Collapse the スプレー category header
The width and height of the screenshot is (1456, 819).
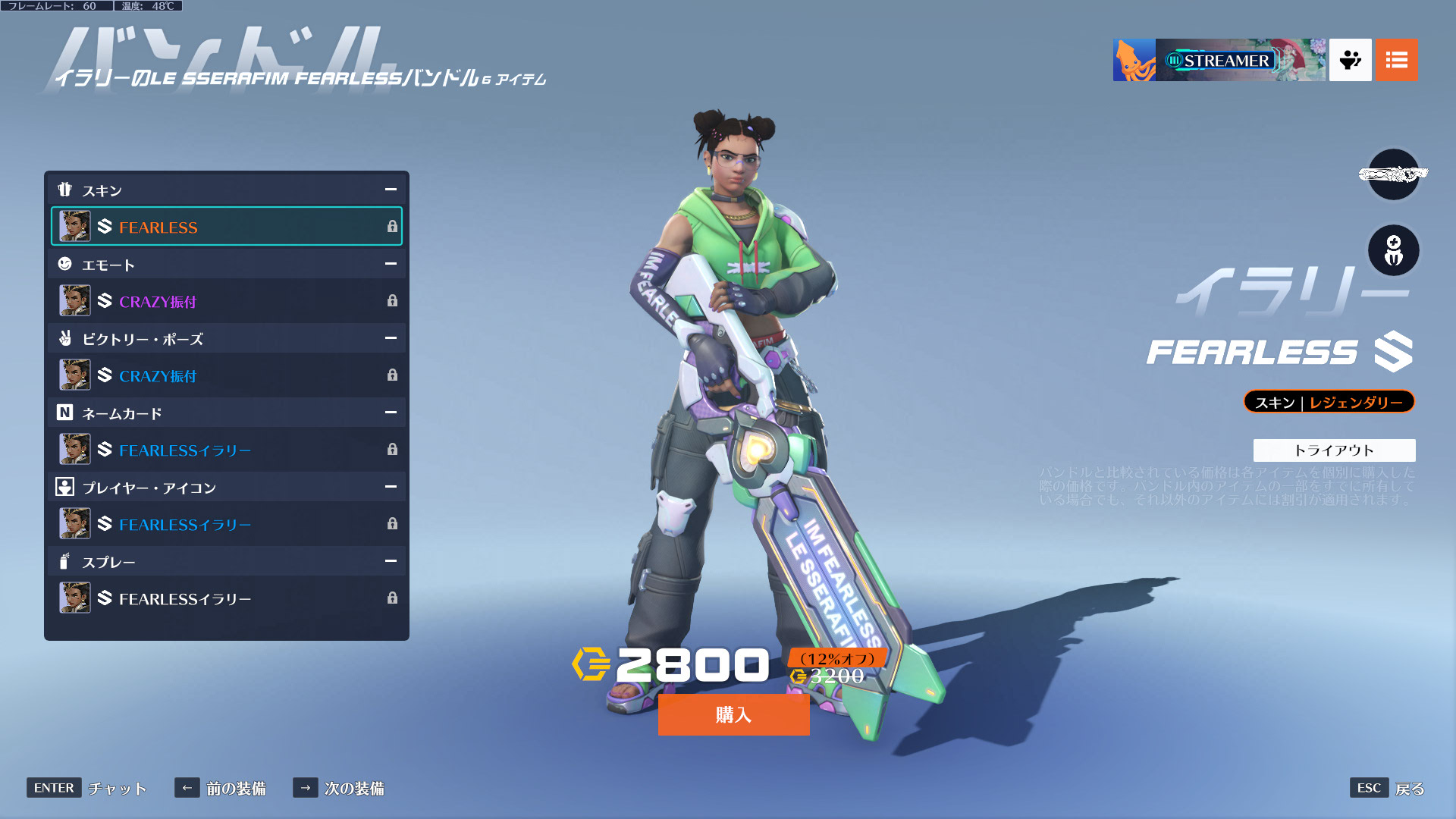click(x=391, y=561)
